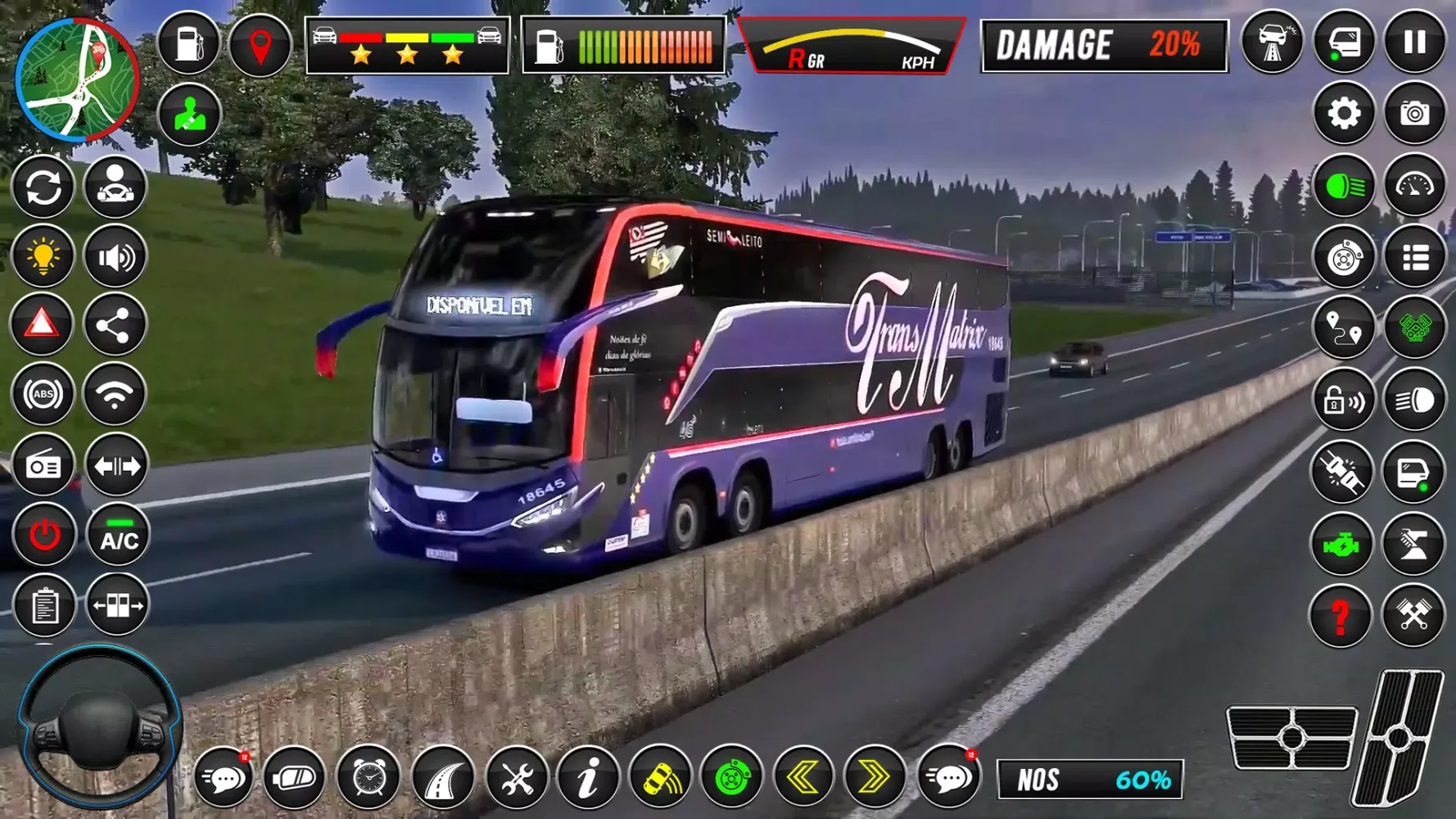Image resolution: width=1456 pixels, height=819 pixels.
Task: Take a screenshot with the camera icon
Action: tap(1414, 114)
